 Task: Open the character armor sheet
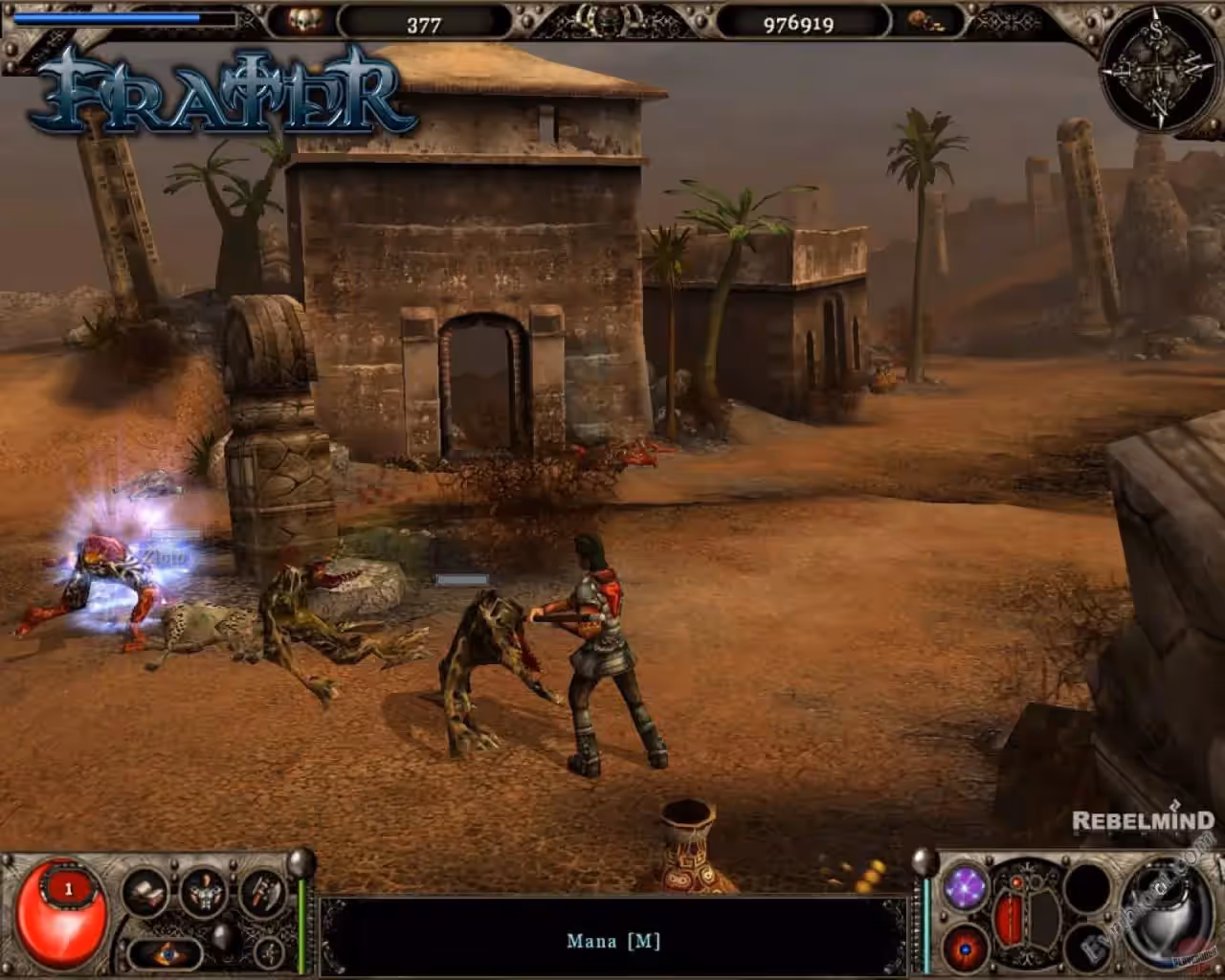[204, 894]
